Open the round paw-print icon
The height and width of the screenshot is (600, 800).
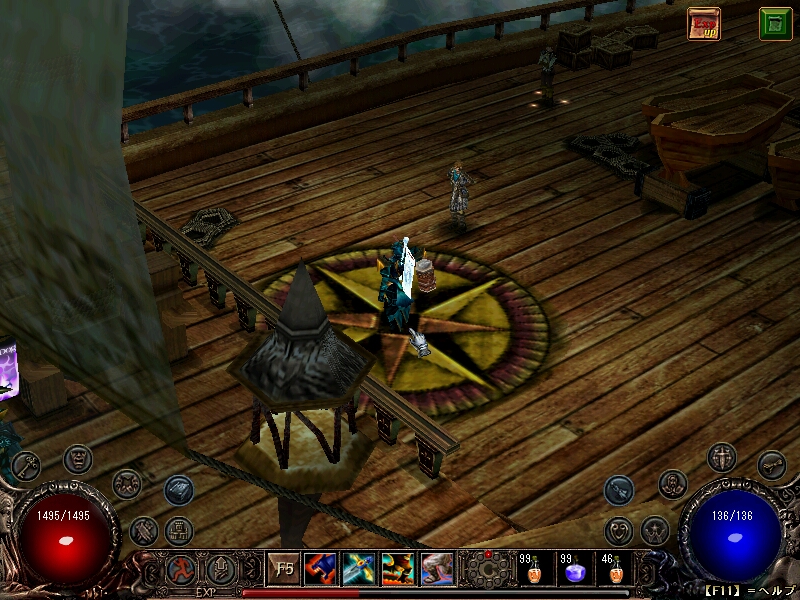[127, 484]
